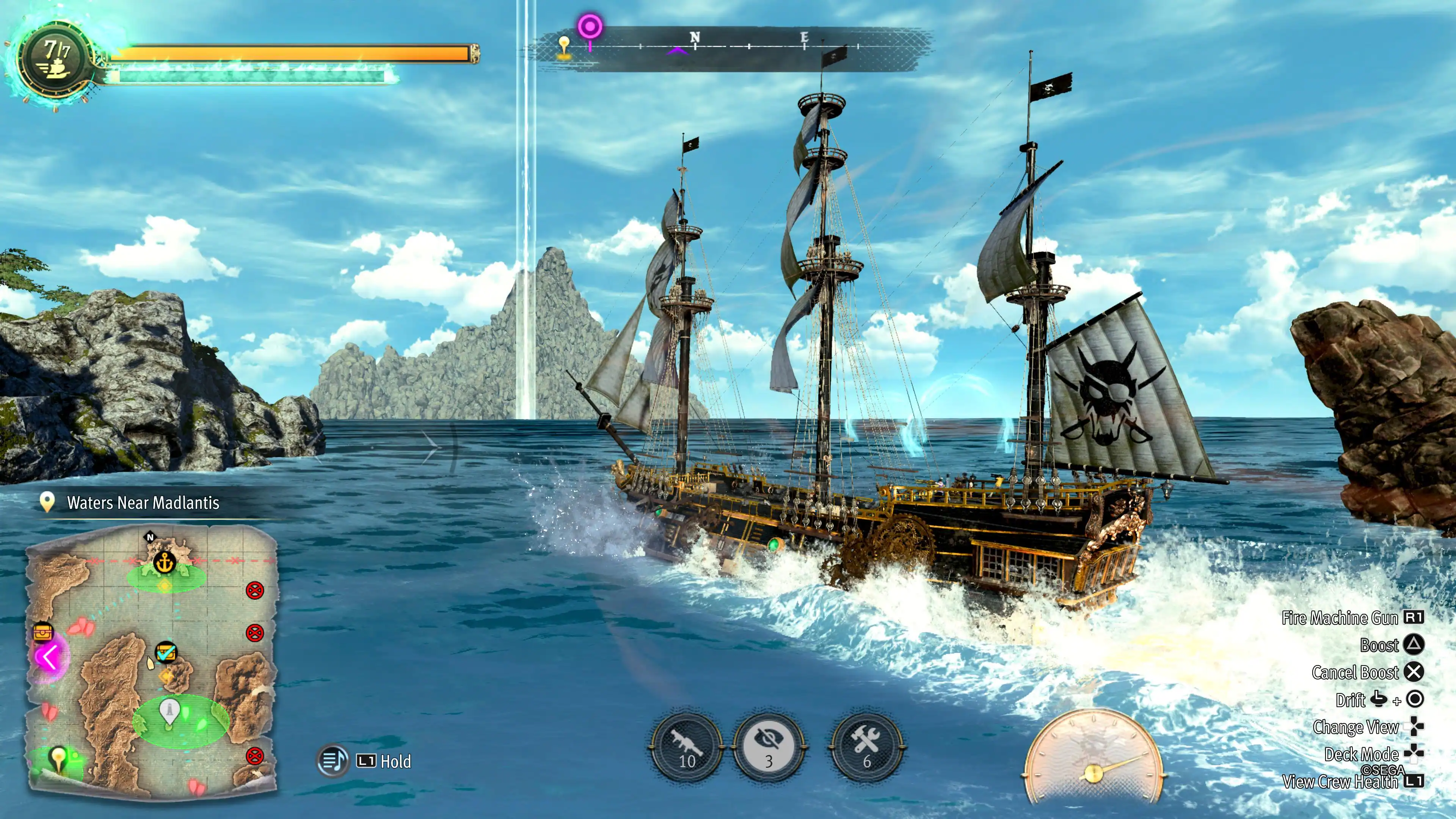Open the music playlist icon
Image resolution: width=1456 pixels, height=819 pixels.
tap(333, 760)
